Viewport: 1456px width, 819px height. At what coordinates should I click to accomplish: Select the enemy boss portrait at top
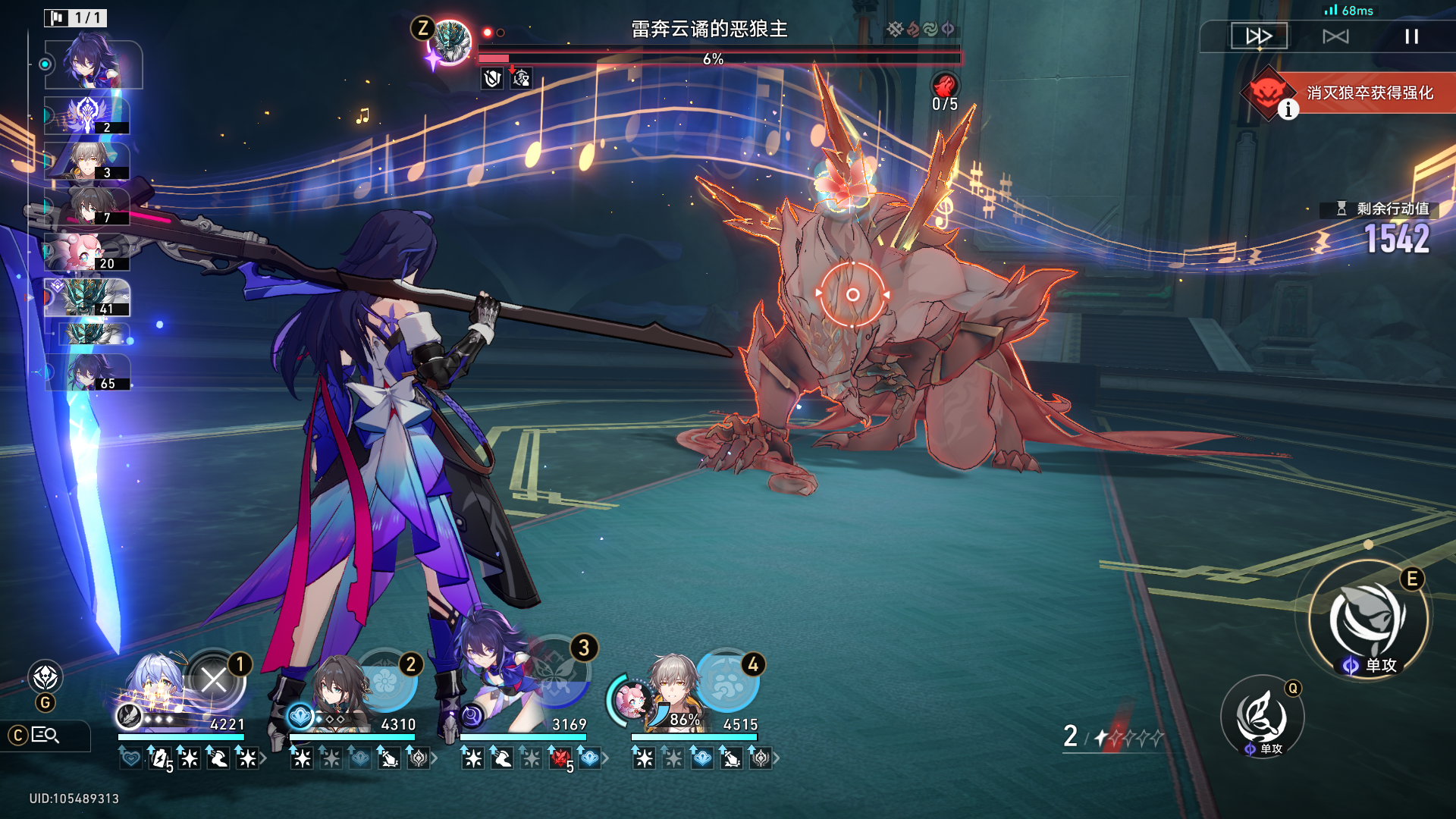pyautogui.click(x=450, y=42)
